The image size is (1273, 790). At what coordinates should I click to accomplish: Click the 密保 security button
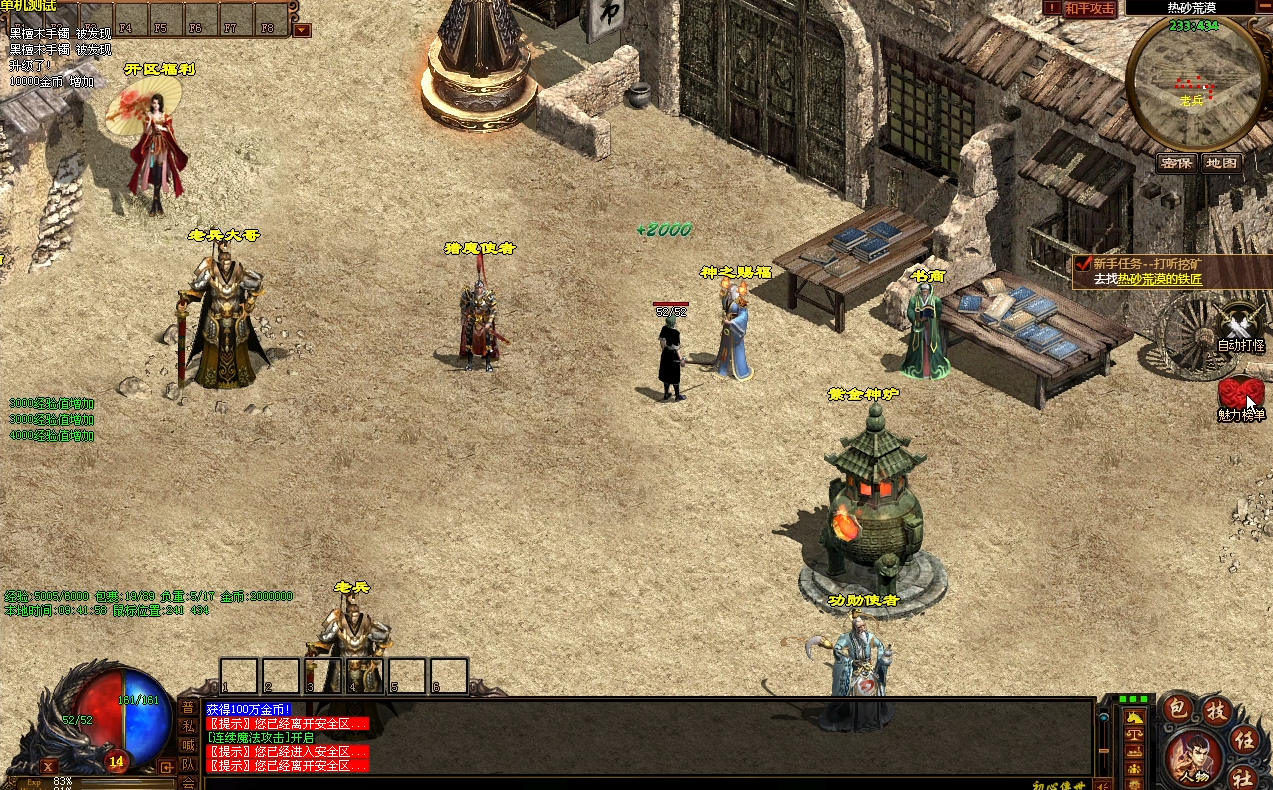click(1177, 163)
